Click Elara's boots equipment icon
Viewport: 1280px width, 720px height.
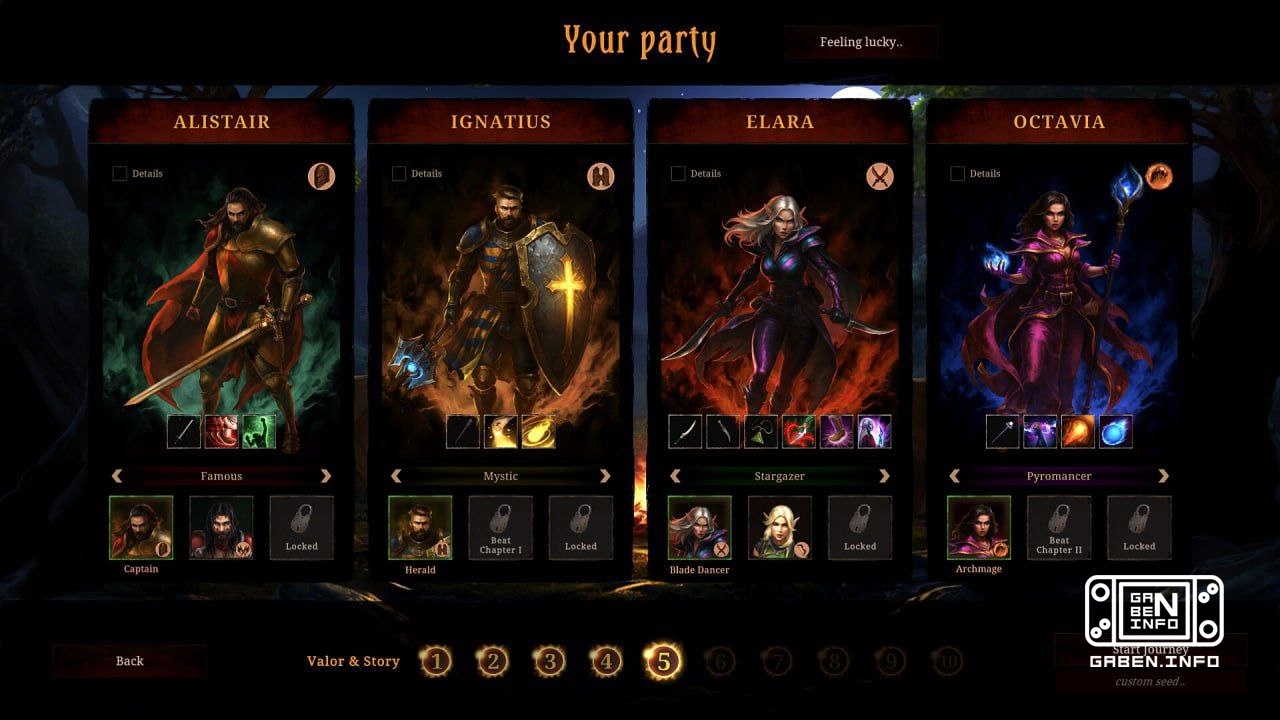click(x=835, y=432)
